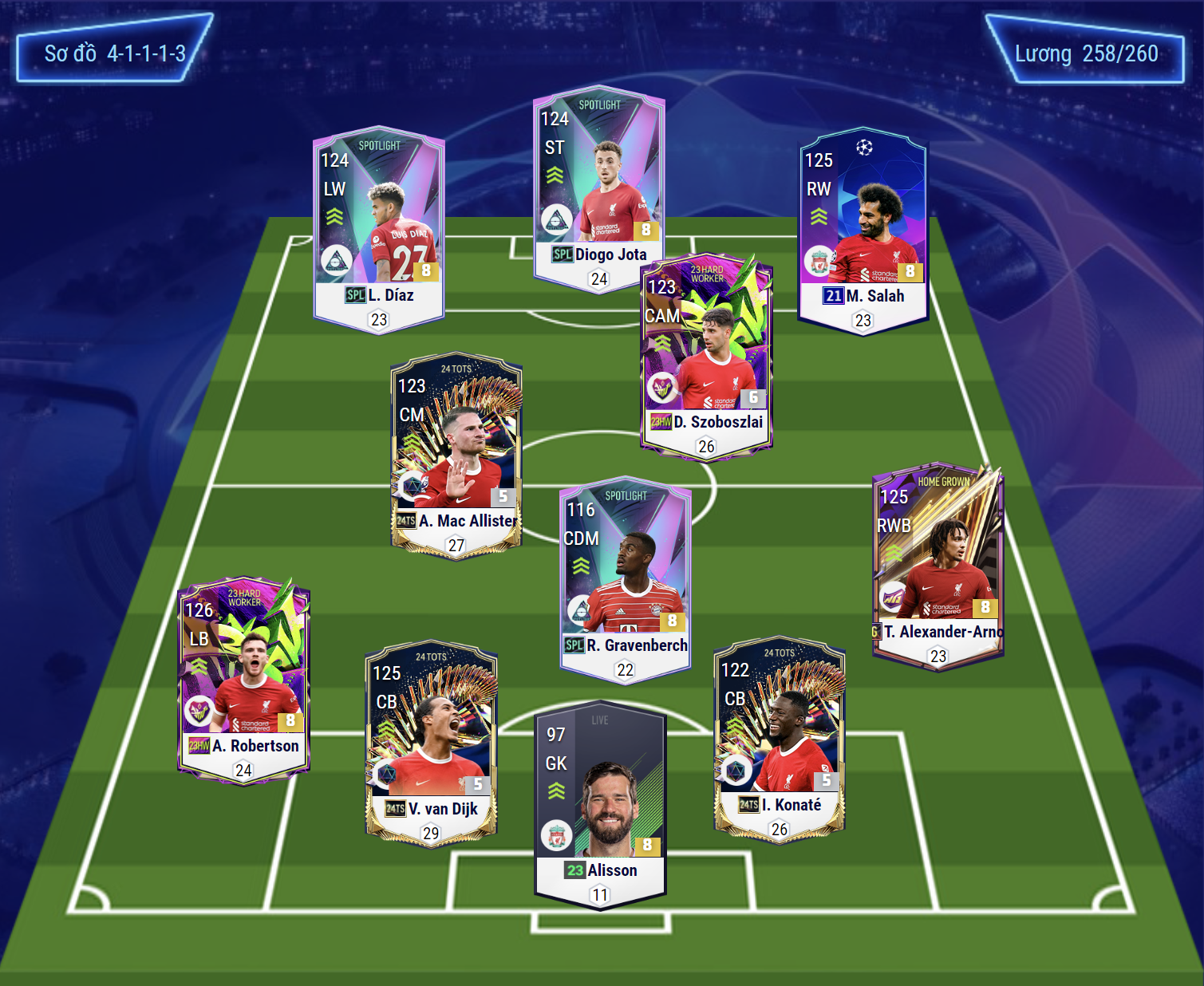Choose the I. Konaté CB card
Viewport: 1204px width, 986px height.
779,739
